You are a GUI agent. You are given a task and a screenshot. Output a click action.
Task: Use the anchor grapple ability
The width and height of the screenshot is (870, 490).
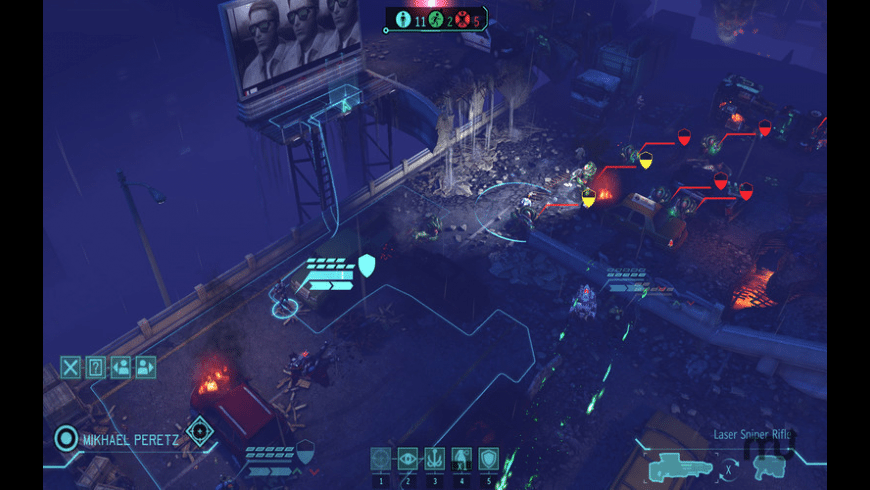pos(434,458)
